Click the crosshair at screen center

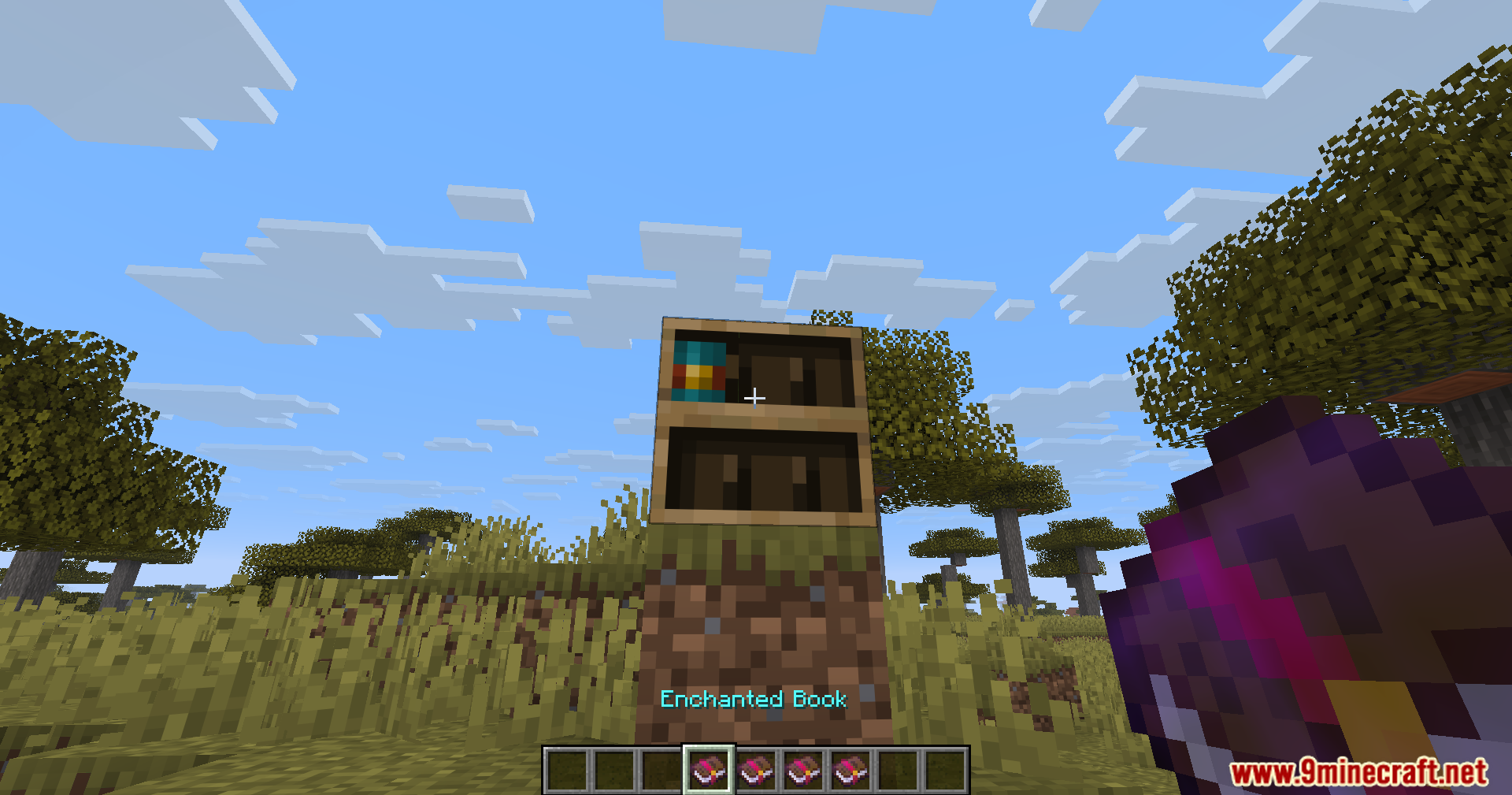[754, 398]
